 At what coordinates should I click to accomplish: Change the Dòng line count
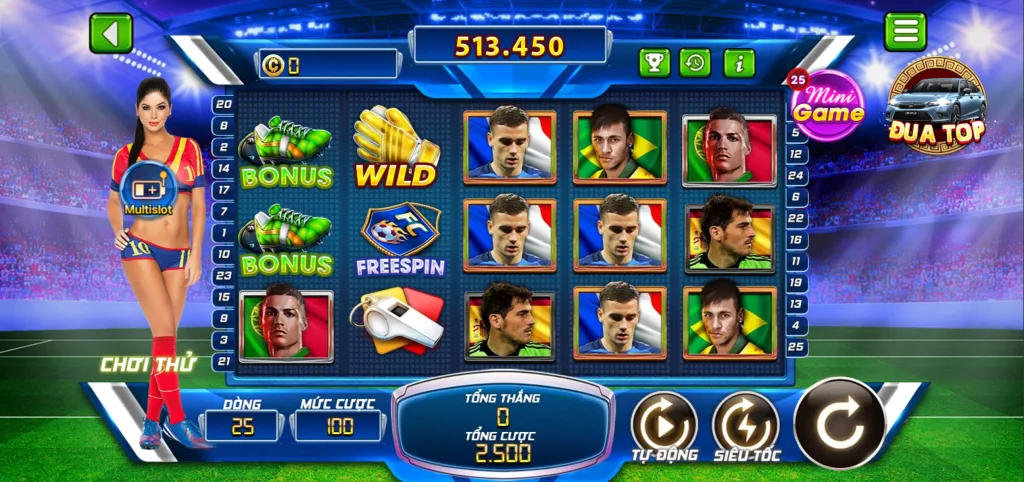[x=242, y=426]
